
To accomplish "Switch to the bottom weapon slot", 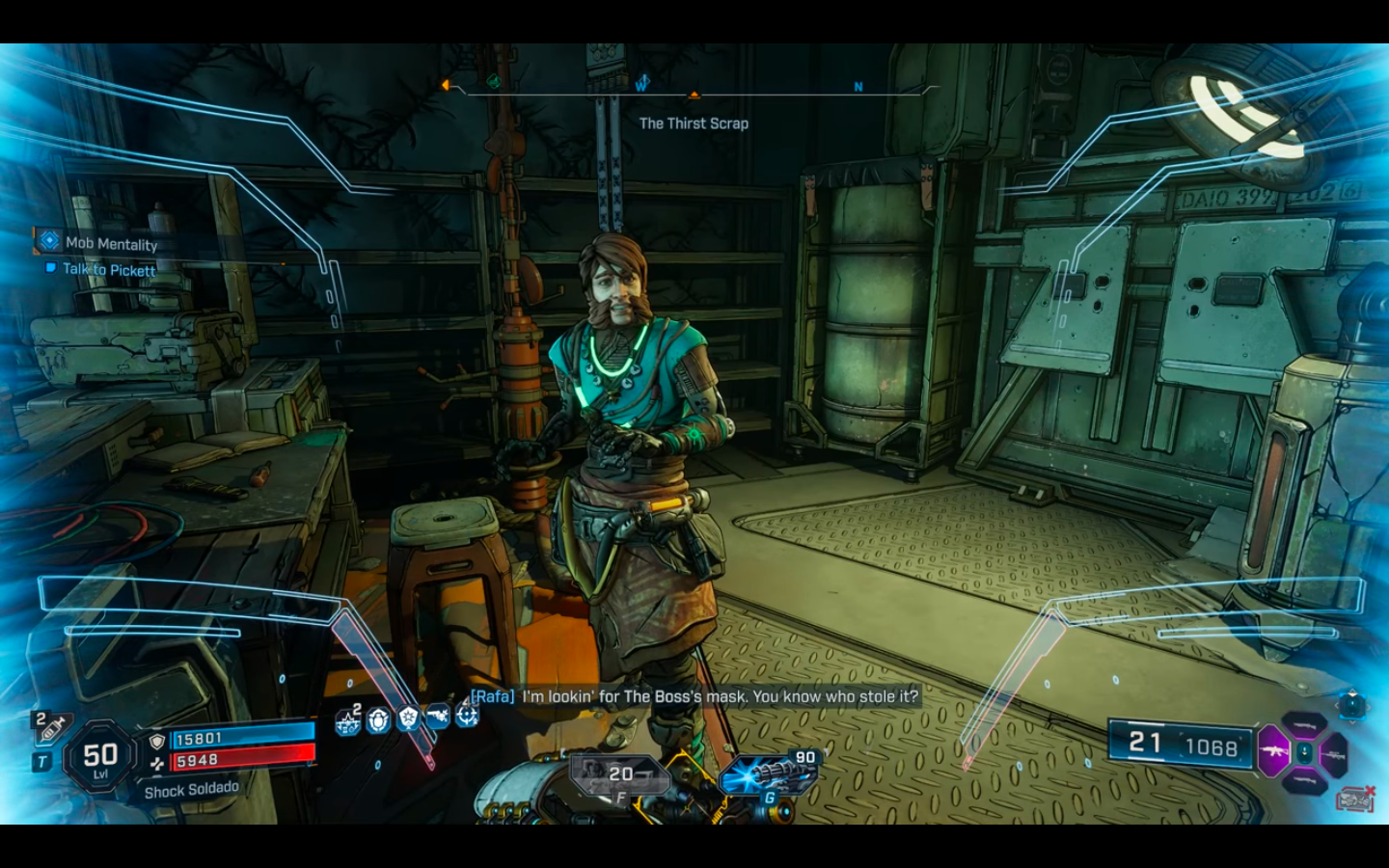I will click(1304, 779).
